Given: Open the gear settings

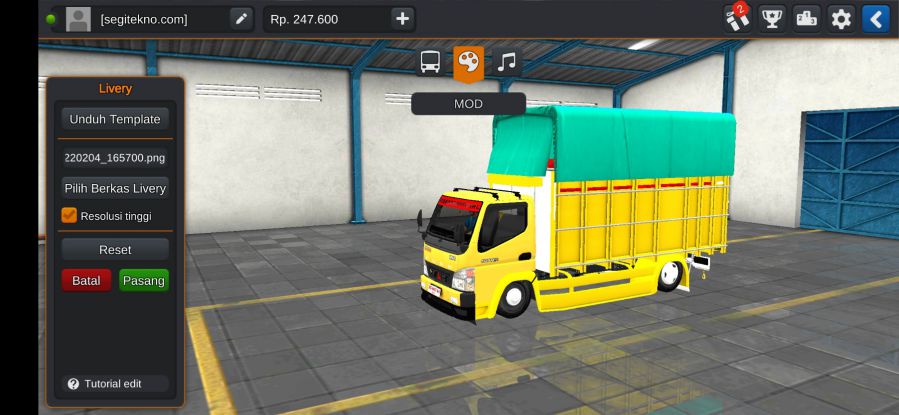Looking at the screenshot, I should (x=841, y=18).
